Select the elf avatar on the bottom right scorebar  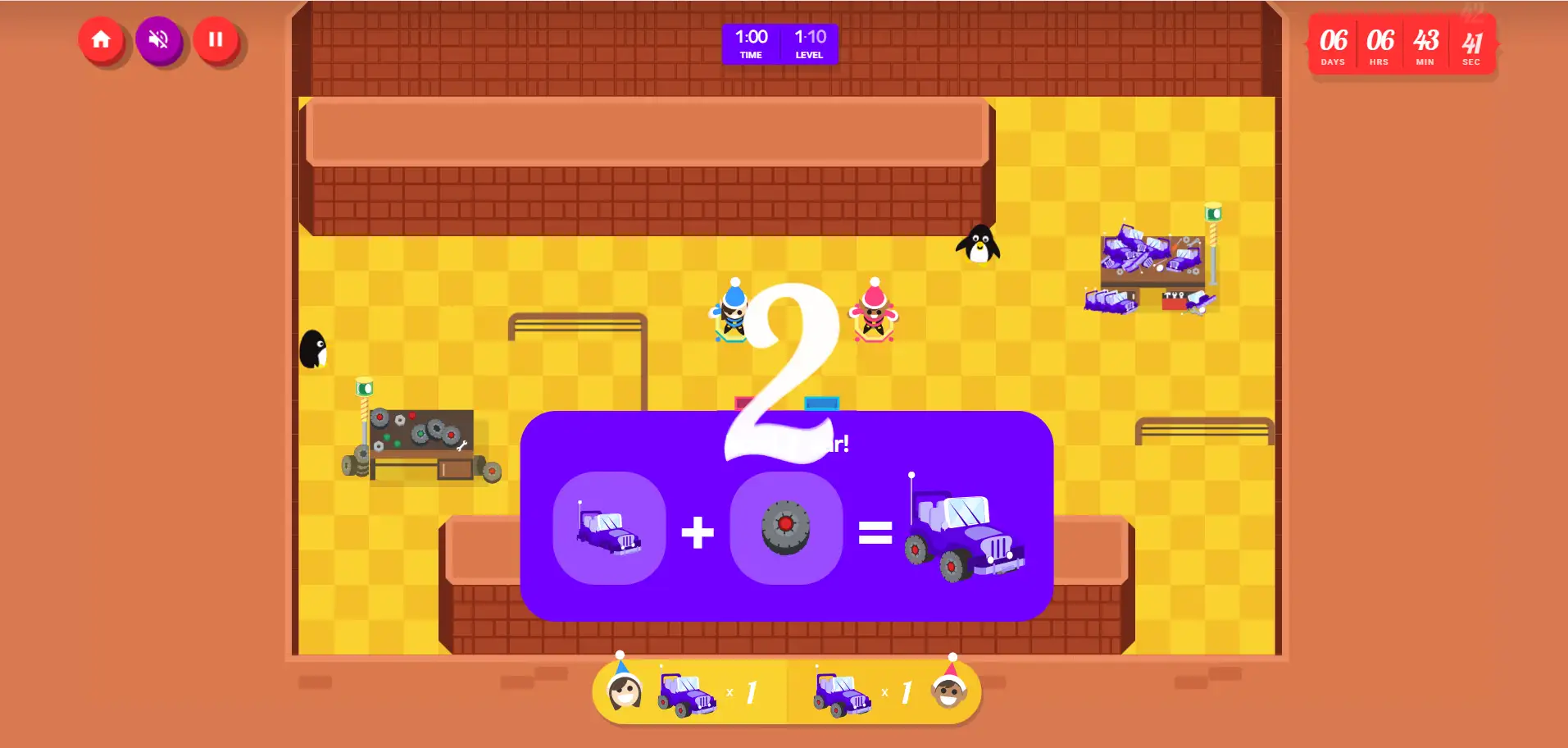[x=952, y=692]
